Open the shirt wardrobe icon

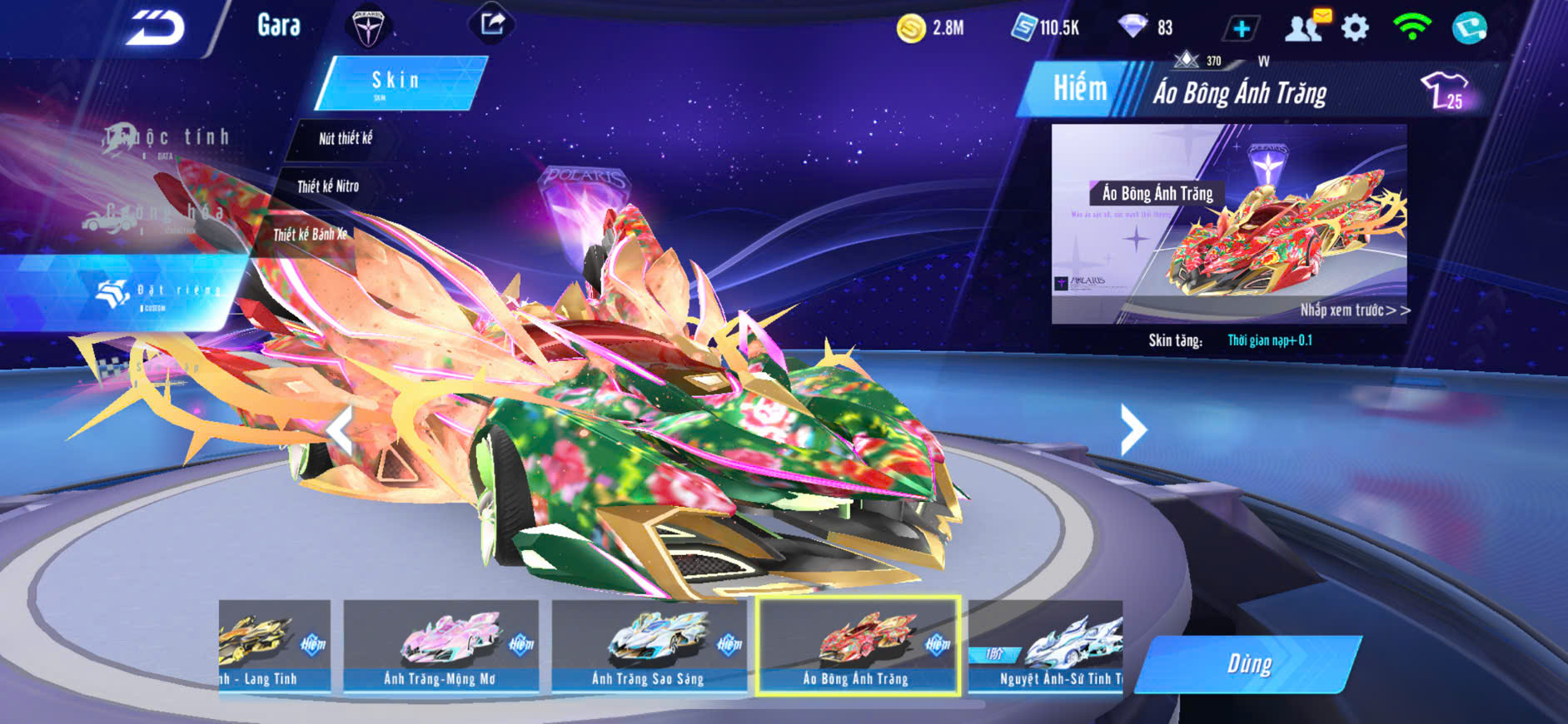point(1445,90)
